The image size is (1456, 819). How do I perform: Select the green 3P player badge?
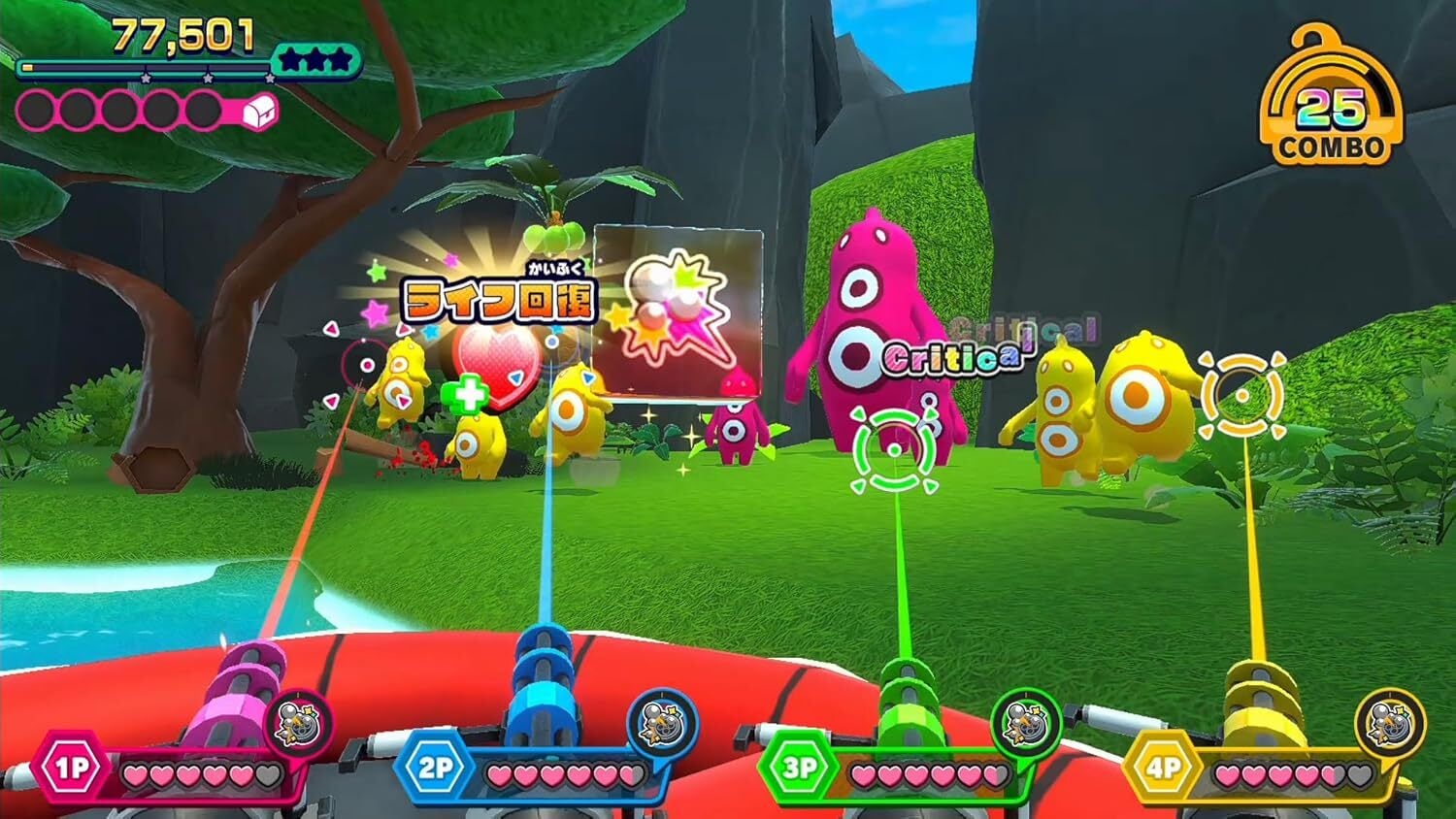point(800,770)
